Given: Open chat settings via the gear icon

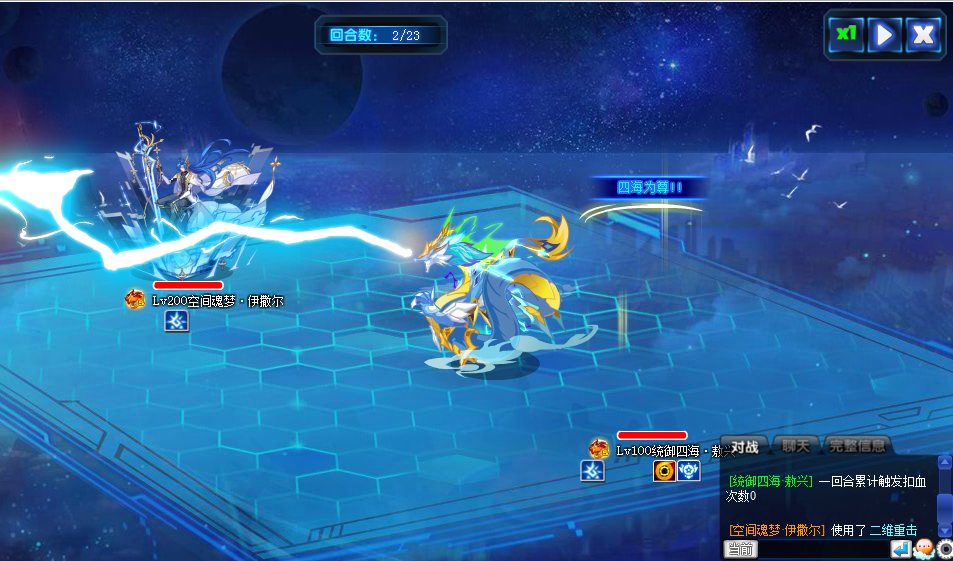Looking at the screenshot, I should coord(945,549).
